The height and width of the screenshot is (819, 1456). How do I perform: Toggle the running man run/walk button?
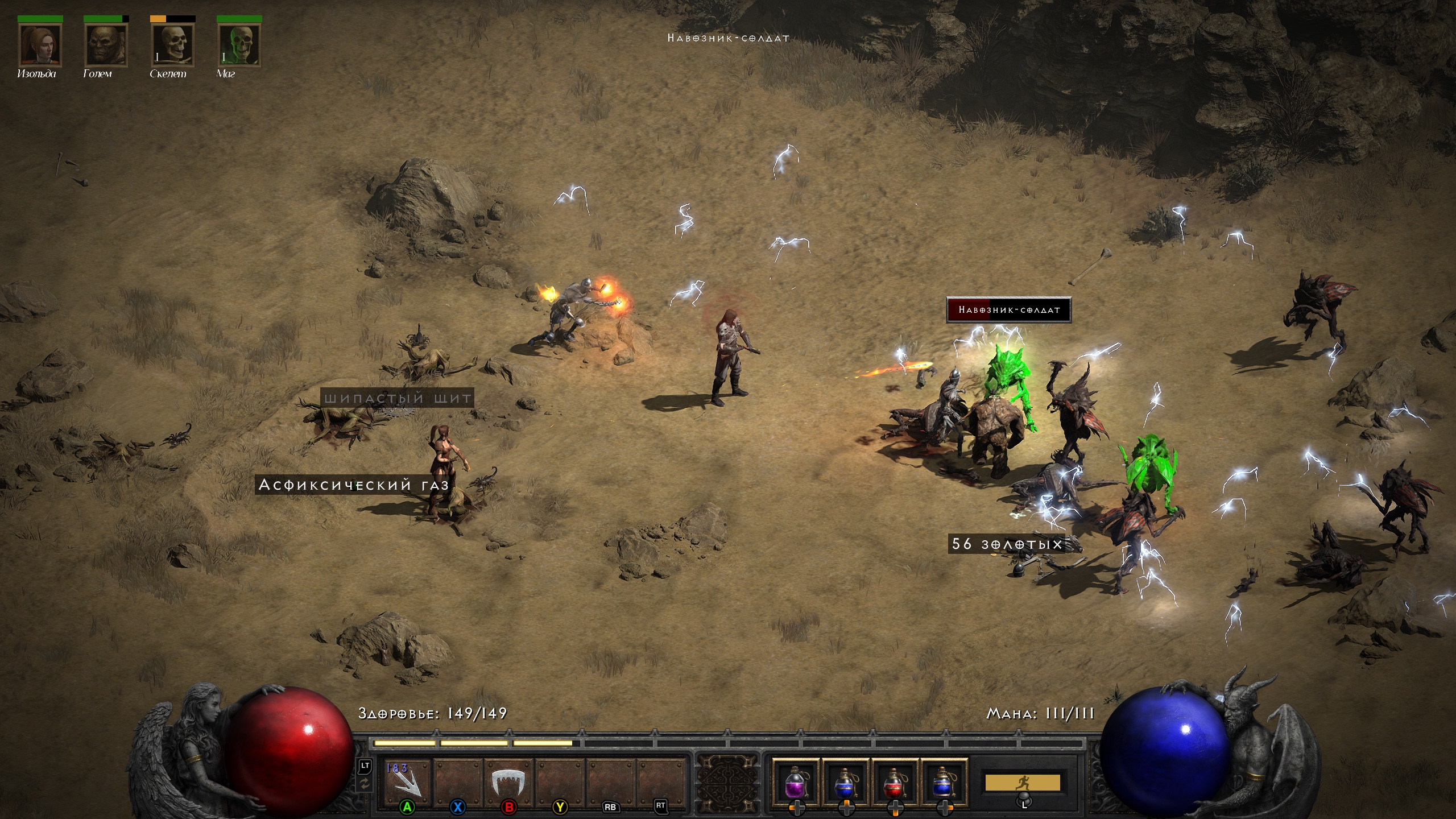coord(1022,783)
